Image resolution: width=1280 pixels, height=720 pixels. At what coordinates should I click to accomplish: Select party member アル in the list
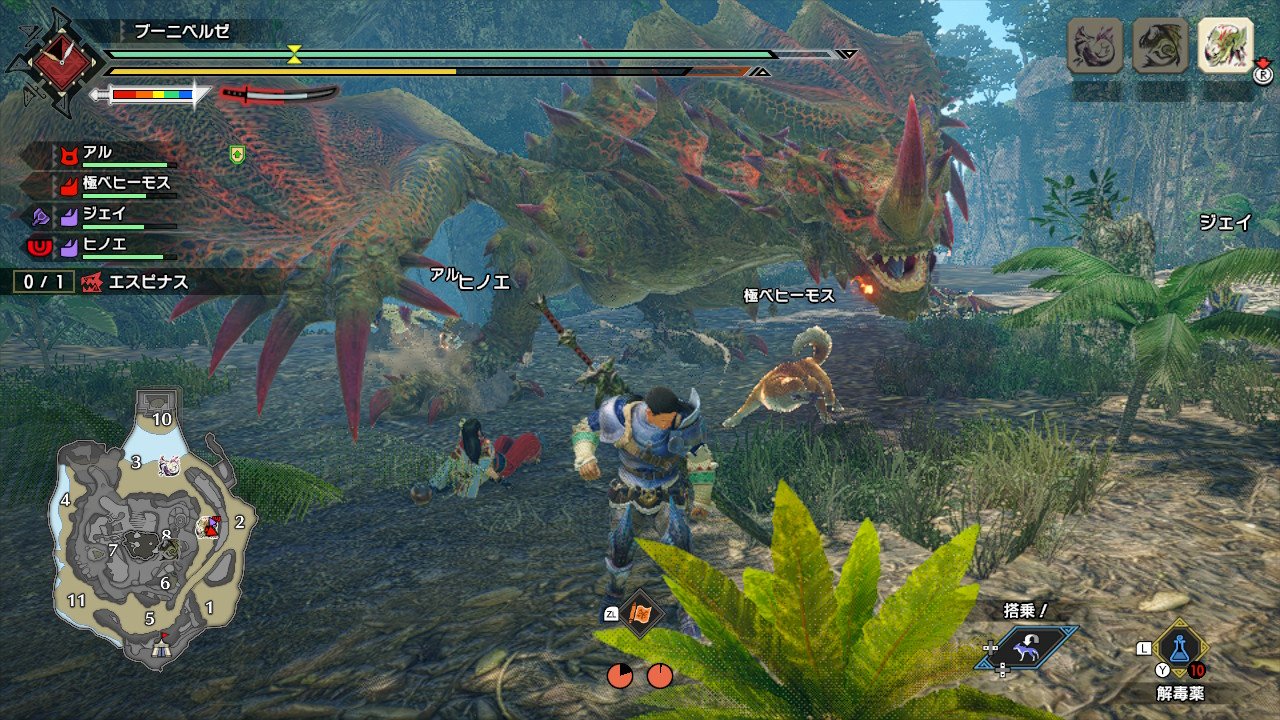[98, 153]
